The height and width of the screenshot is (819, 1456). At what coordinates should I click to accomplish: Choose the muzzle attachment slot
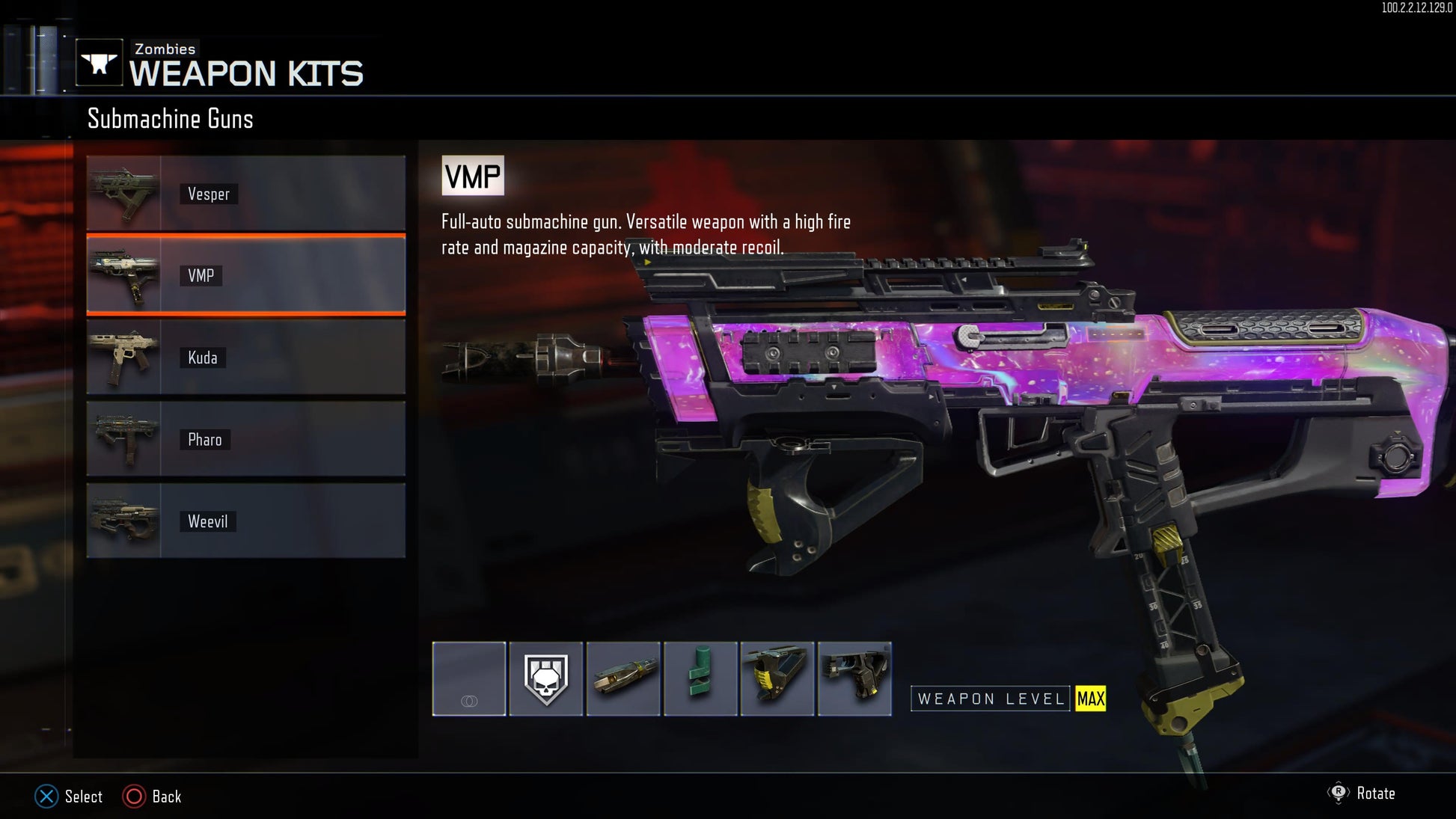click(x=623, y=678)
